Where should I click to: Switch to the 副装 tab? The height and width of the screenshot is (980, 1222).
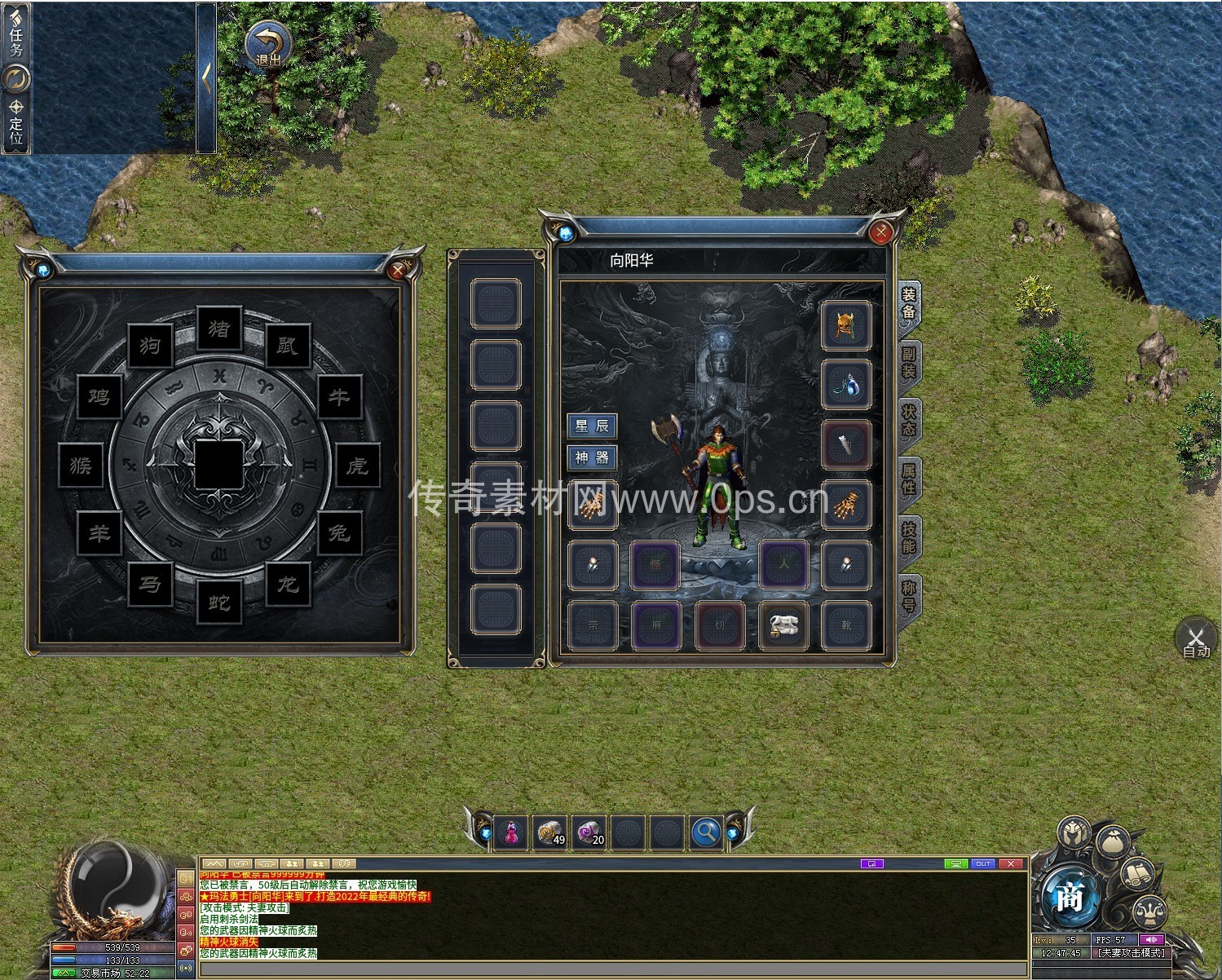(x=909, y=363)
